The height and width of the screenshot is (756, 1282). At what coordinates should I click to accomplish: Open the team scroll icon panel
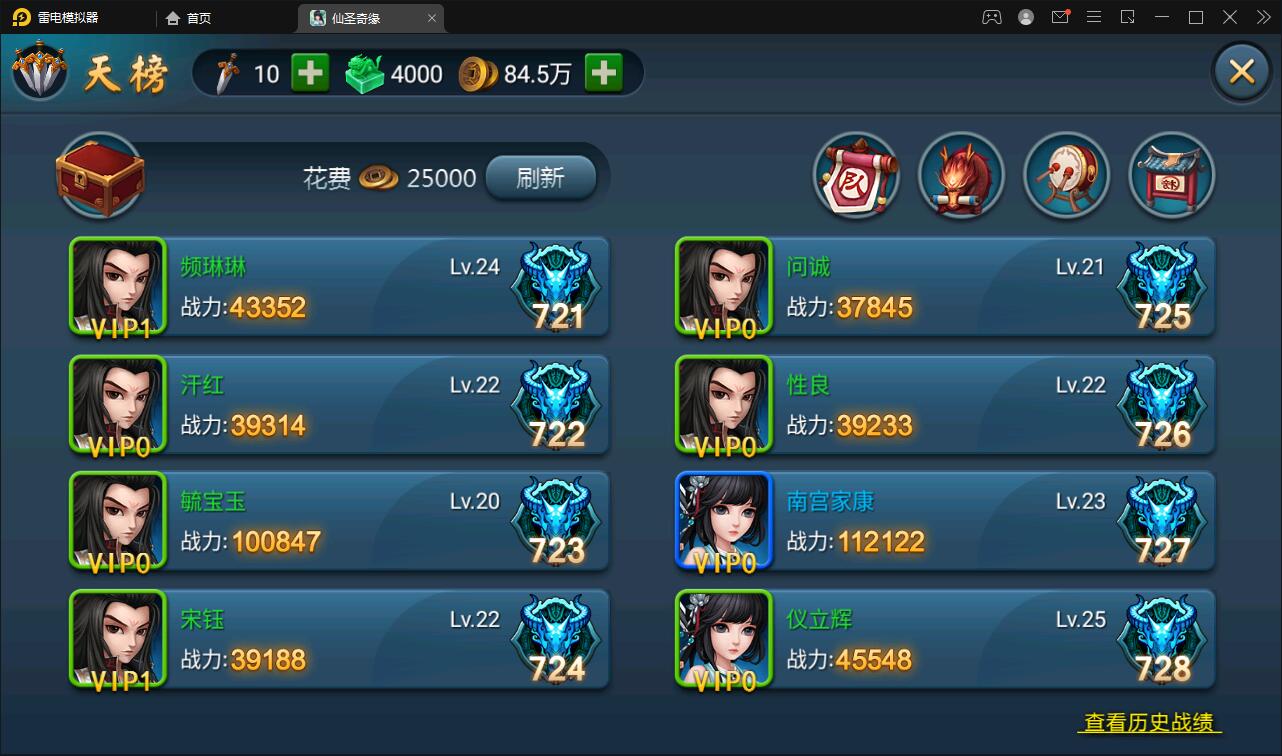[856, 175]
